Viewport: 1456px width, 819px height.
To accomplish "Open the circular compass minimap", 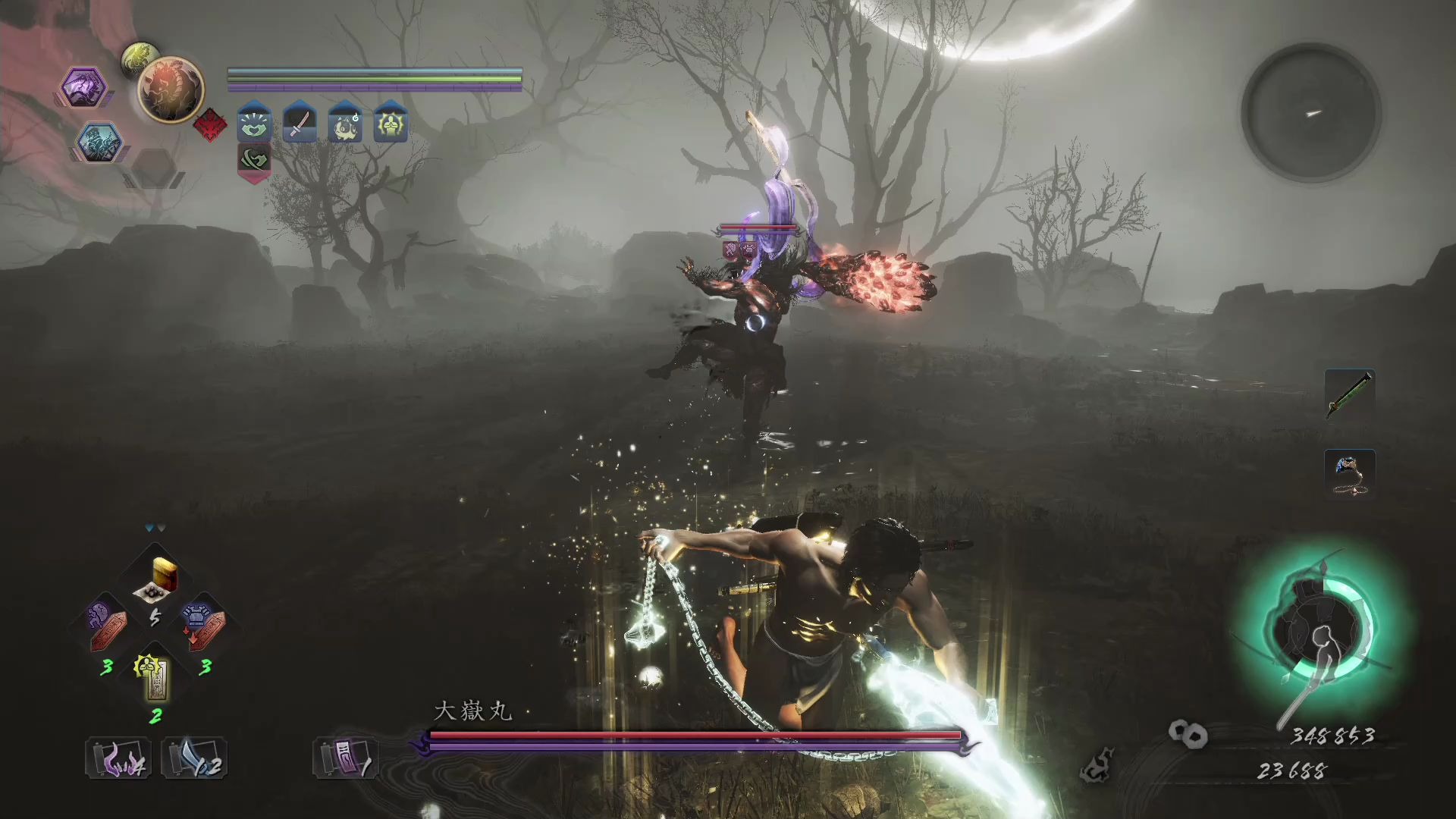I will (1311, 113).
